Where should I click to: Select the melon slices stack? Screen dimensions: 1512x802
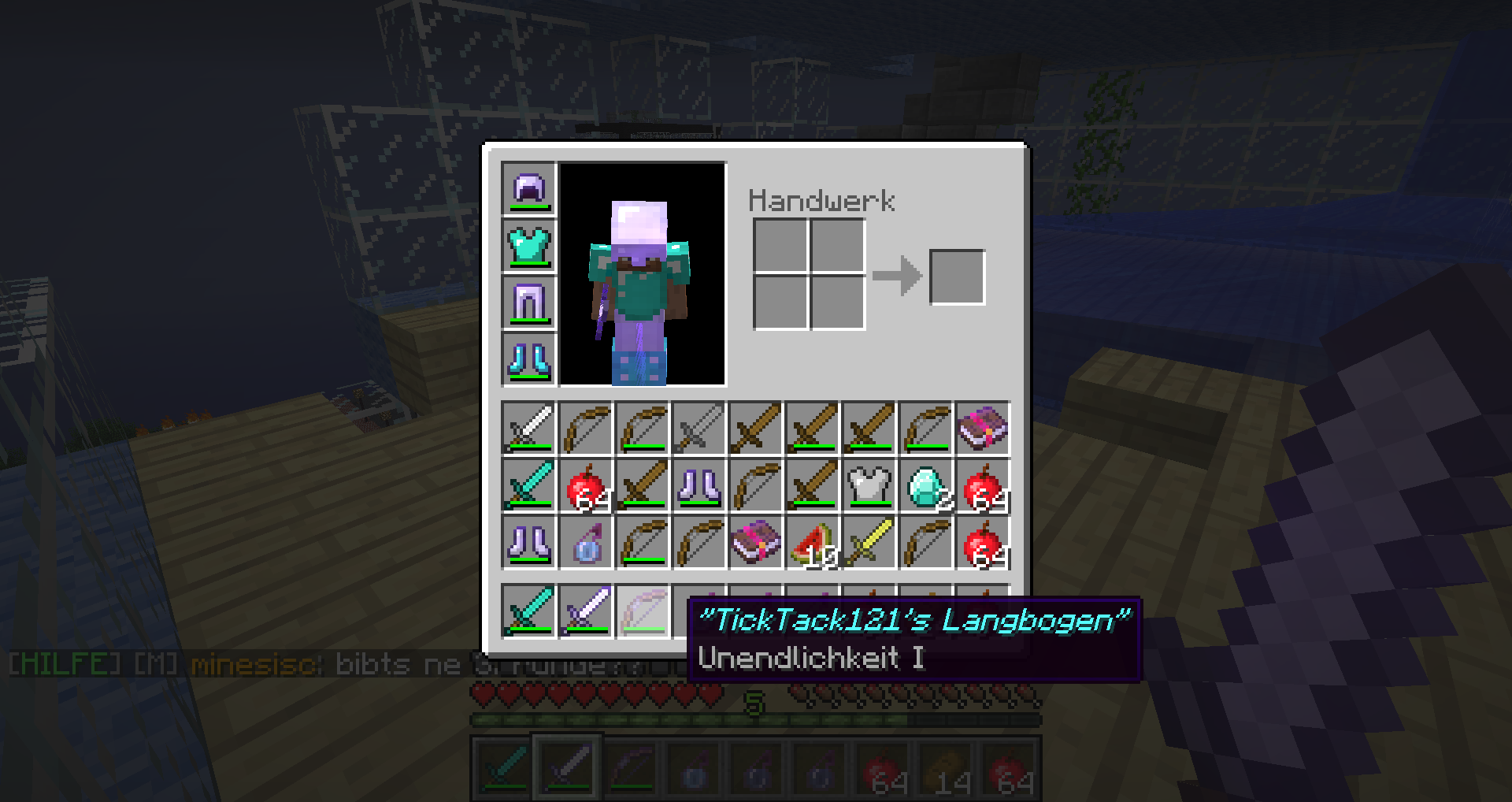pyautogui.click(x=812, y=542)
